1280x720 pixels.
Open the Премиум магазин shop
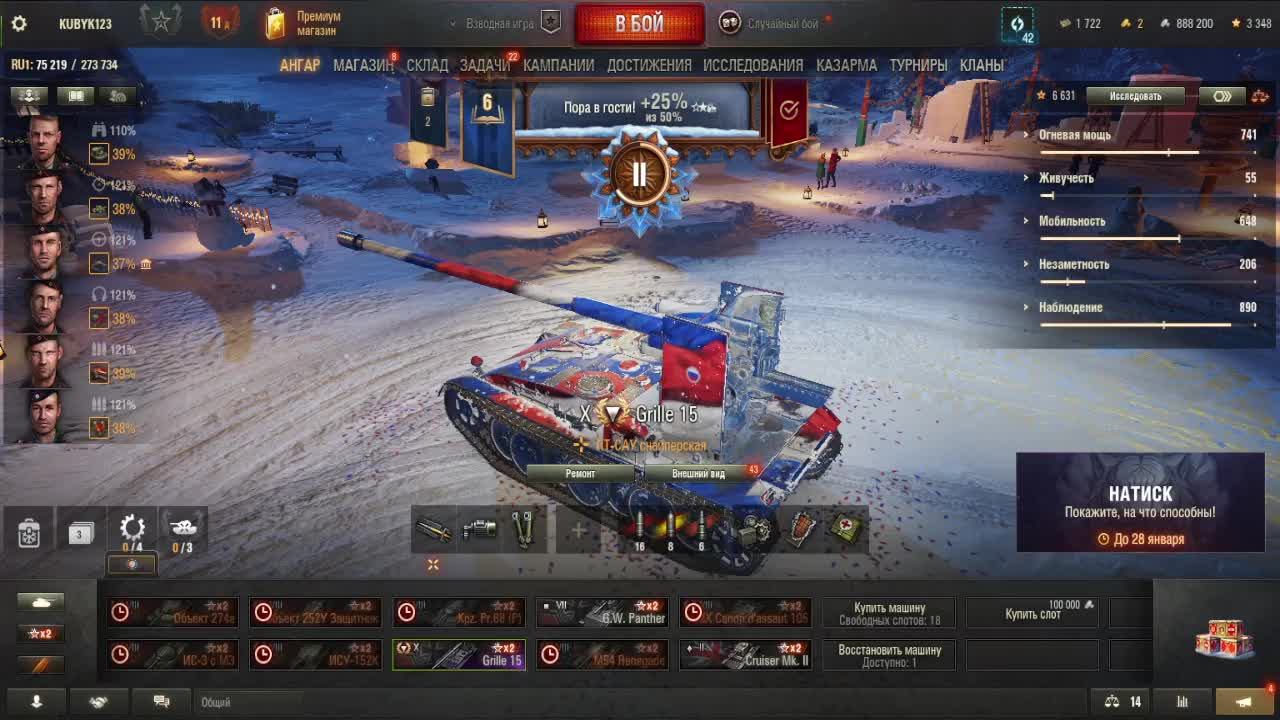304,24
